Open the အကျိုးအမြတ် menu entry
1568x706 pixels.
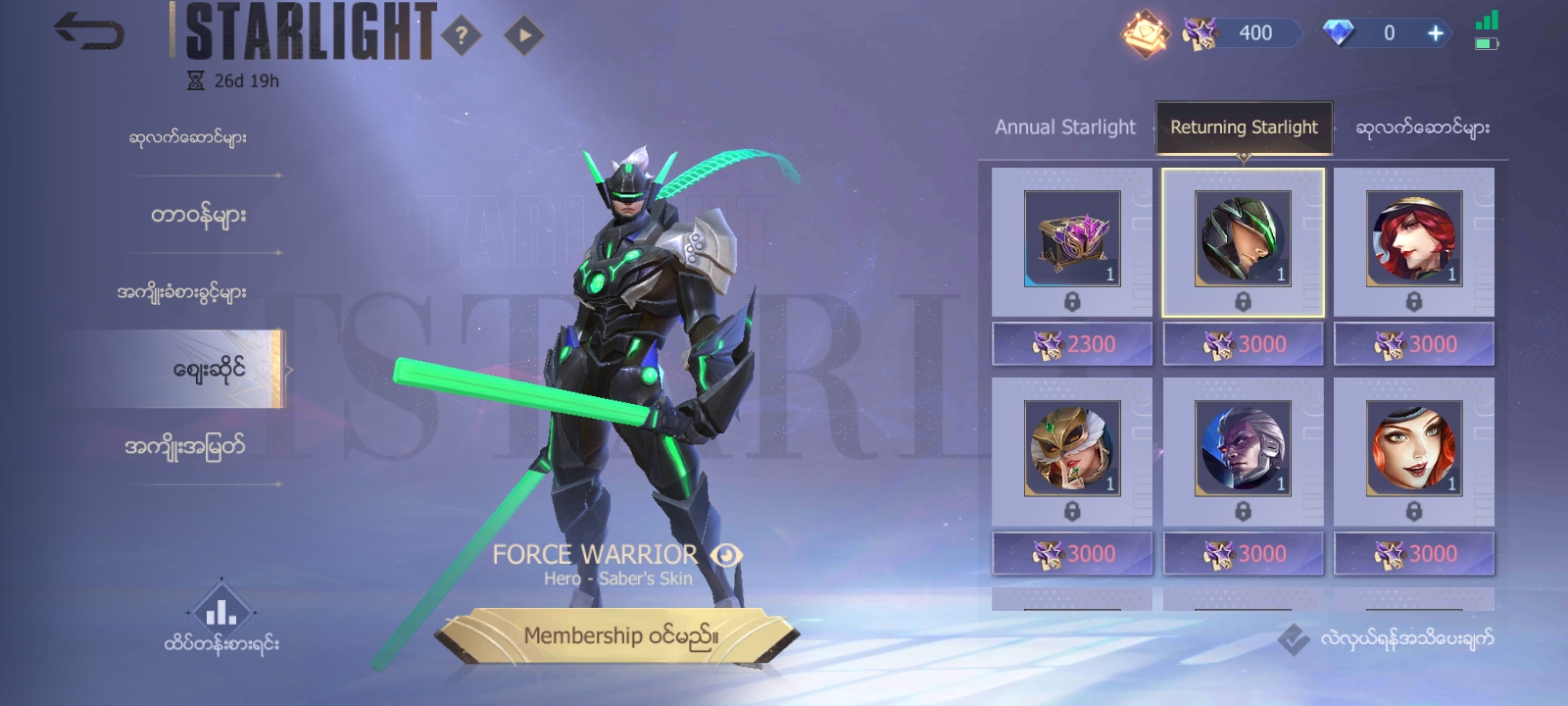[x=184, y=447]
